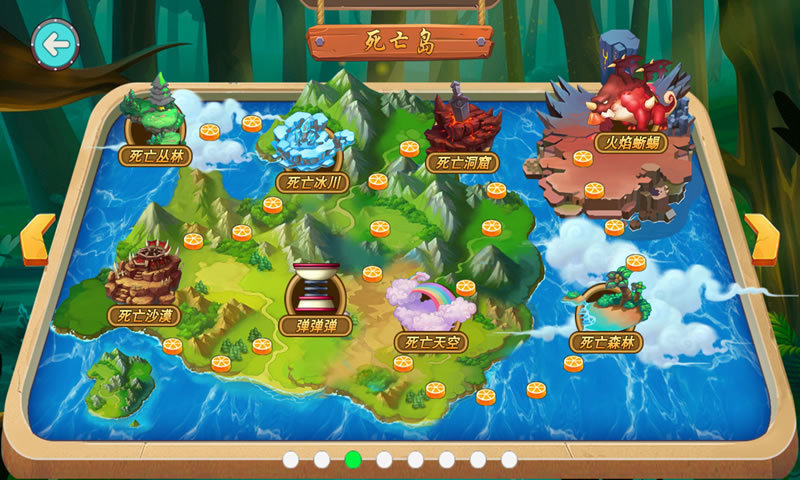
Task: Select the 死亡天空 level
Action: [431, 312]
